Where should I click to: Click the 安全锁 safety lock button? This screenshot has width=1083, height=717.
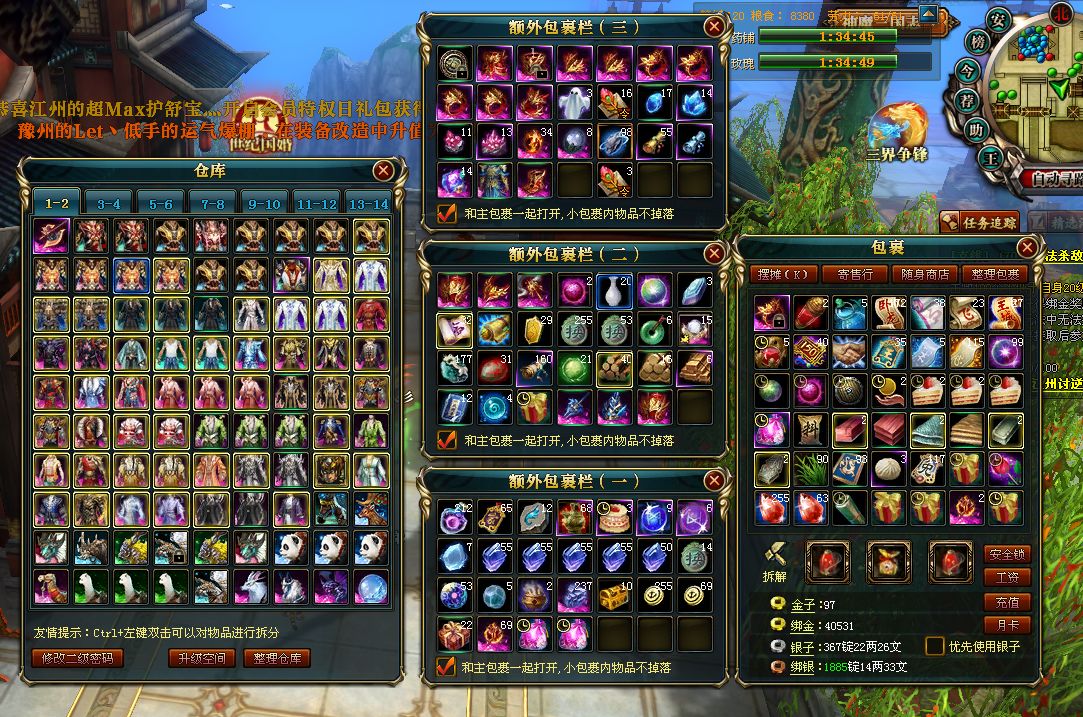click(x=1007, y=554)
